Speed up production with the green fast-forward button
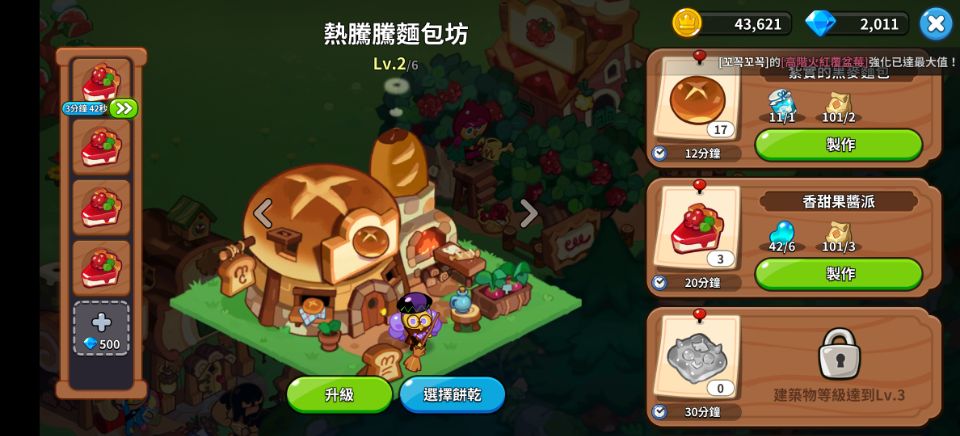 point(124,108)
